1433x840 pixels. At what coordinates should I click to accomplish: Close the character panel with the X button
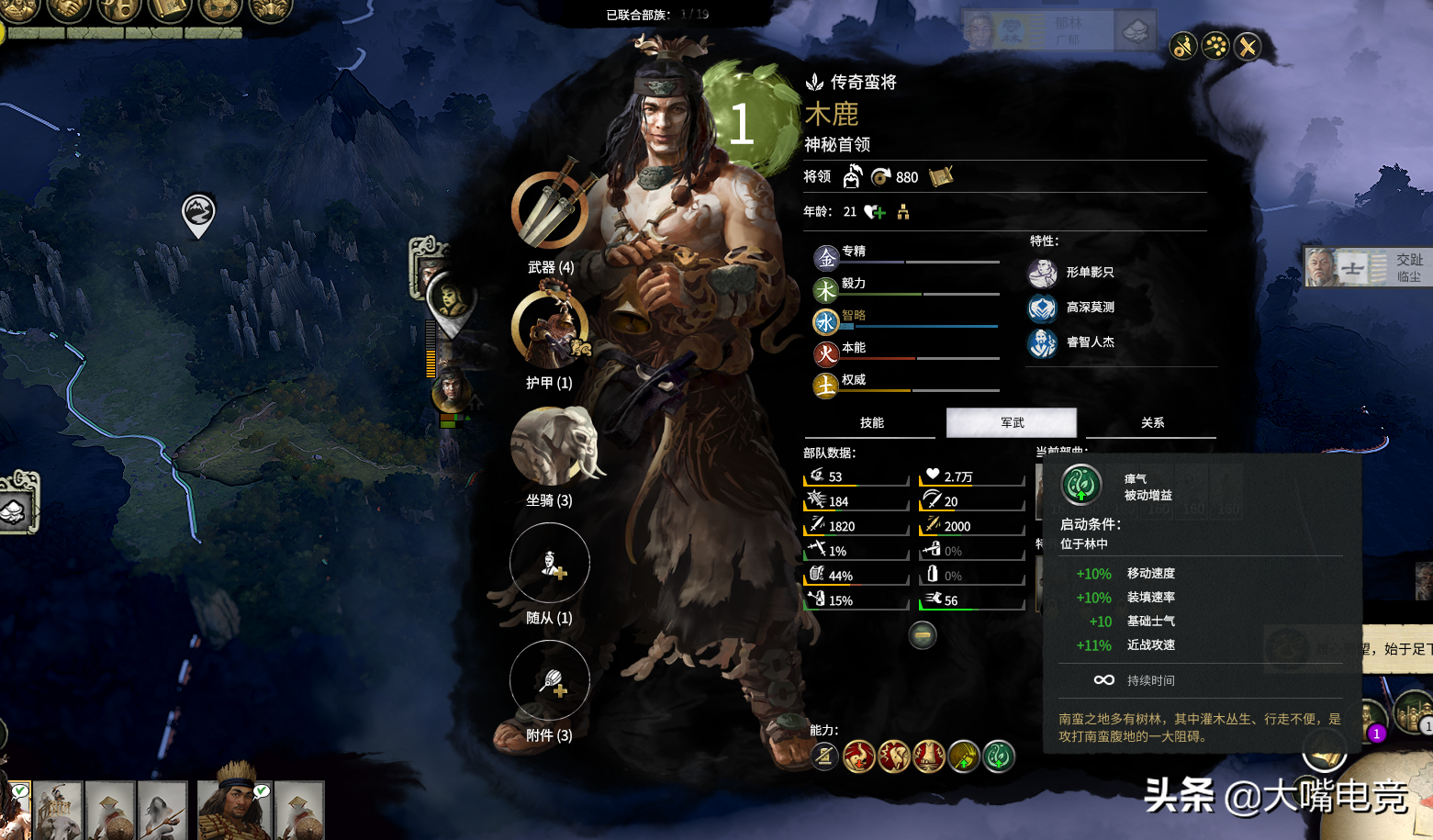pyautogui.click(x=1248, y=47)
